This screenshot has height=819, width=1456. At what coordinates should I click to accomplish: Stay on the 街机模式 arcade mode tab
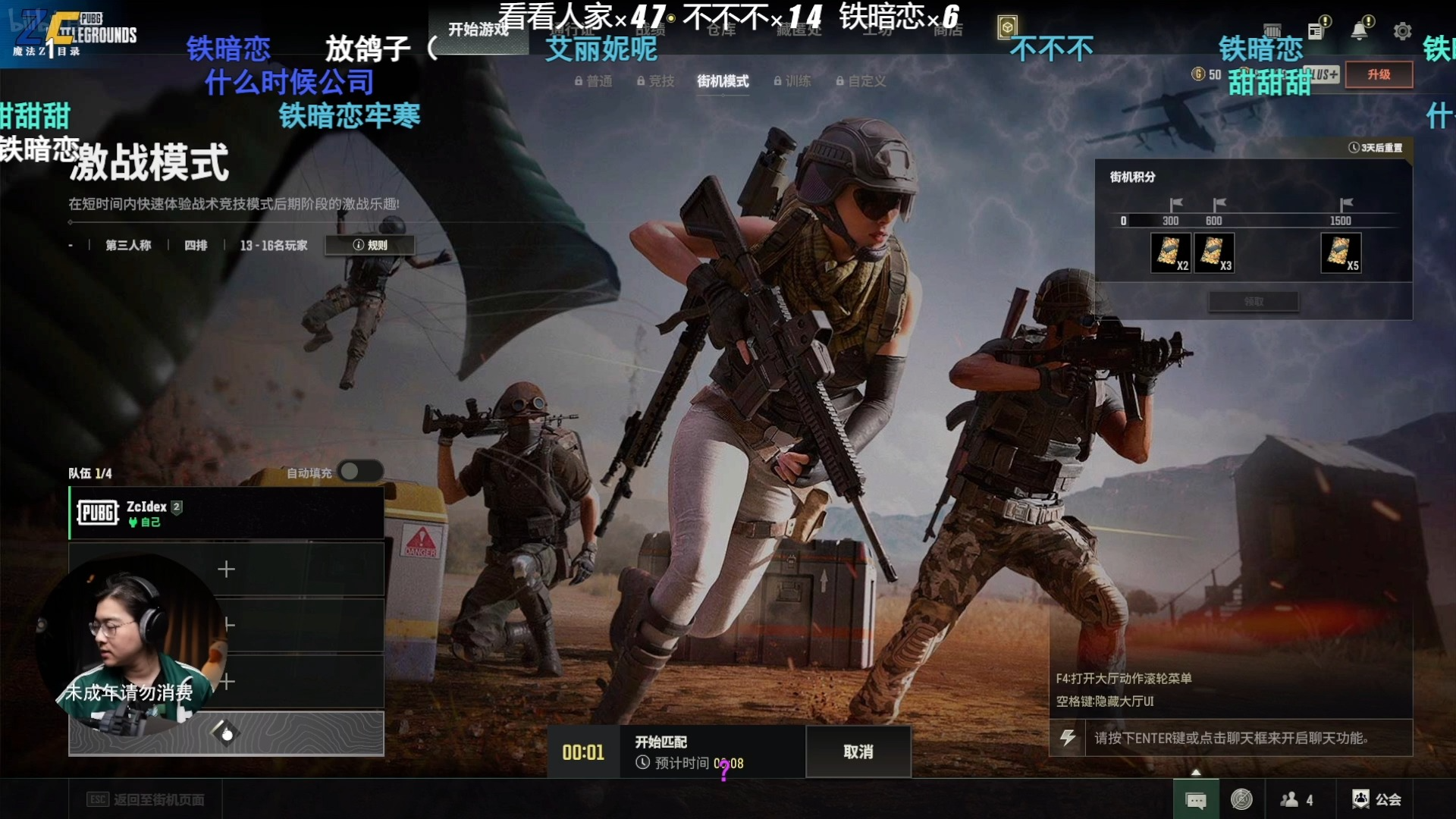click(x=722, y=81)
